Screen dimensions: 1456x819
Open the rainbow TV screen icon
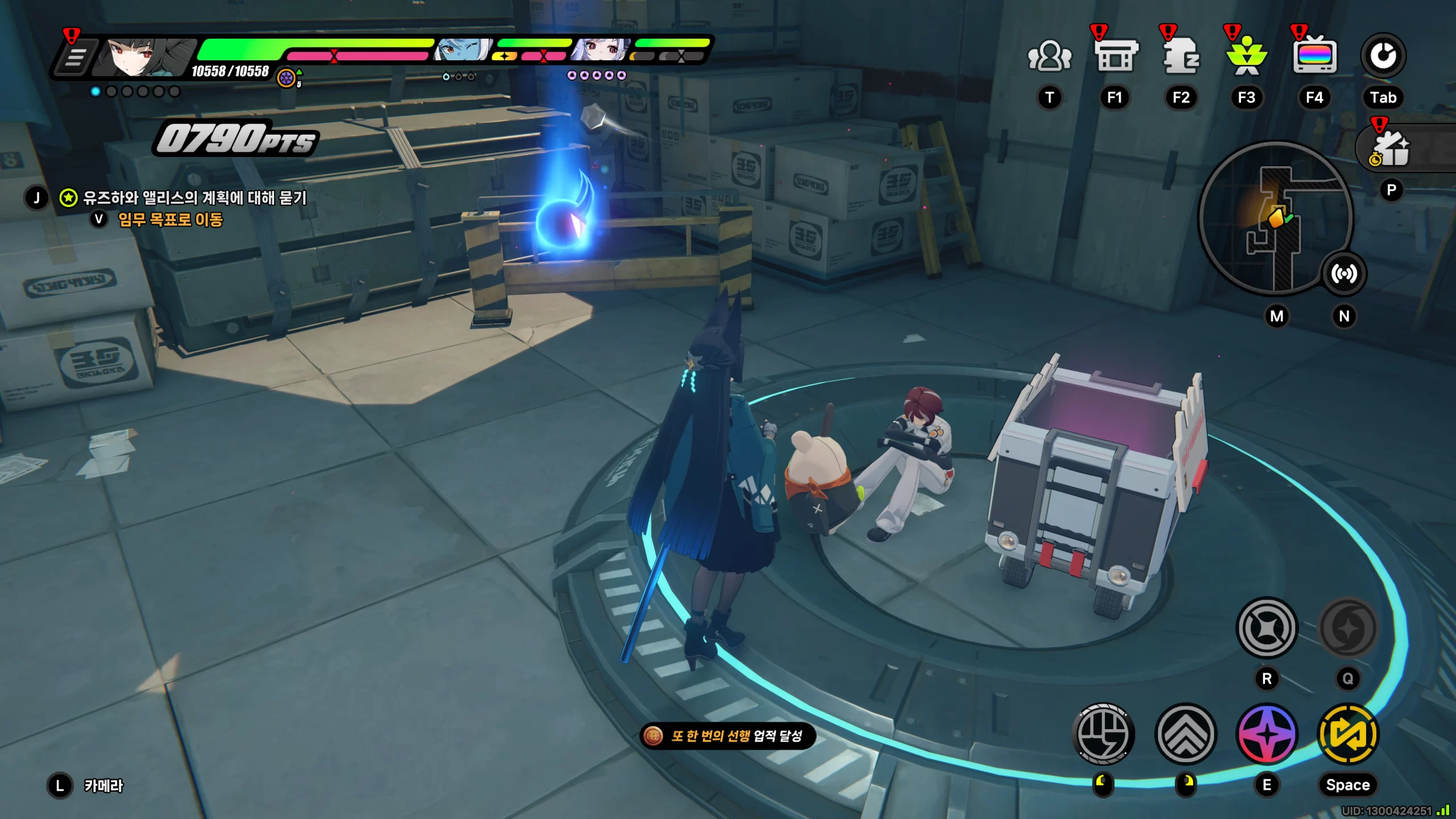(1314, 57)
